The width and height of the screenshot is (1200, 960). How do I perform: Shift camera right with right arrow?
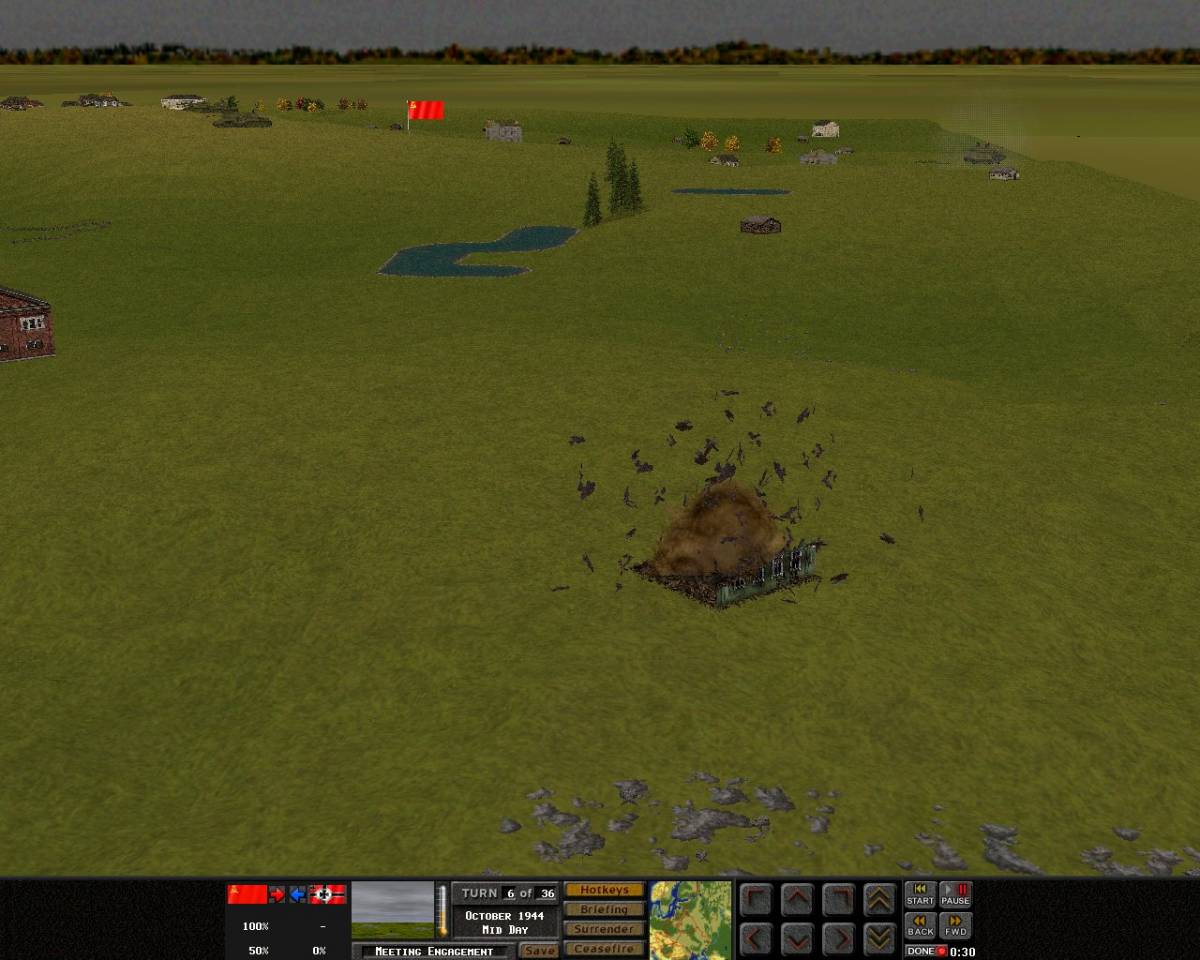tap(838, 938)
